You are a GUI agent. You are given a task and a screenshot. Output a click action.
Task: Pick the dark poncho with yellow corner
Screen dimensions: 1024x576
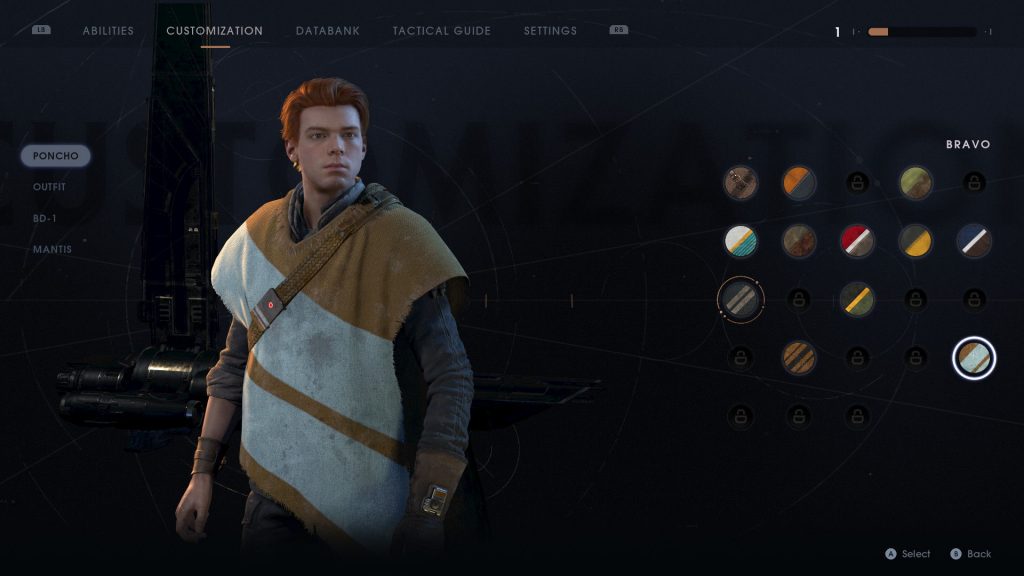click(915, 240)
